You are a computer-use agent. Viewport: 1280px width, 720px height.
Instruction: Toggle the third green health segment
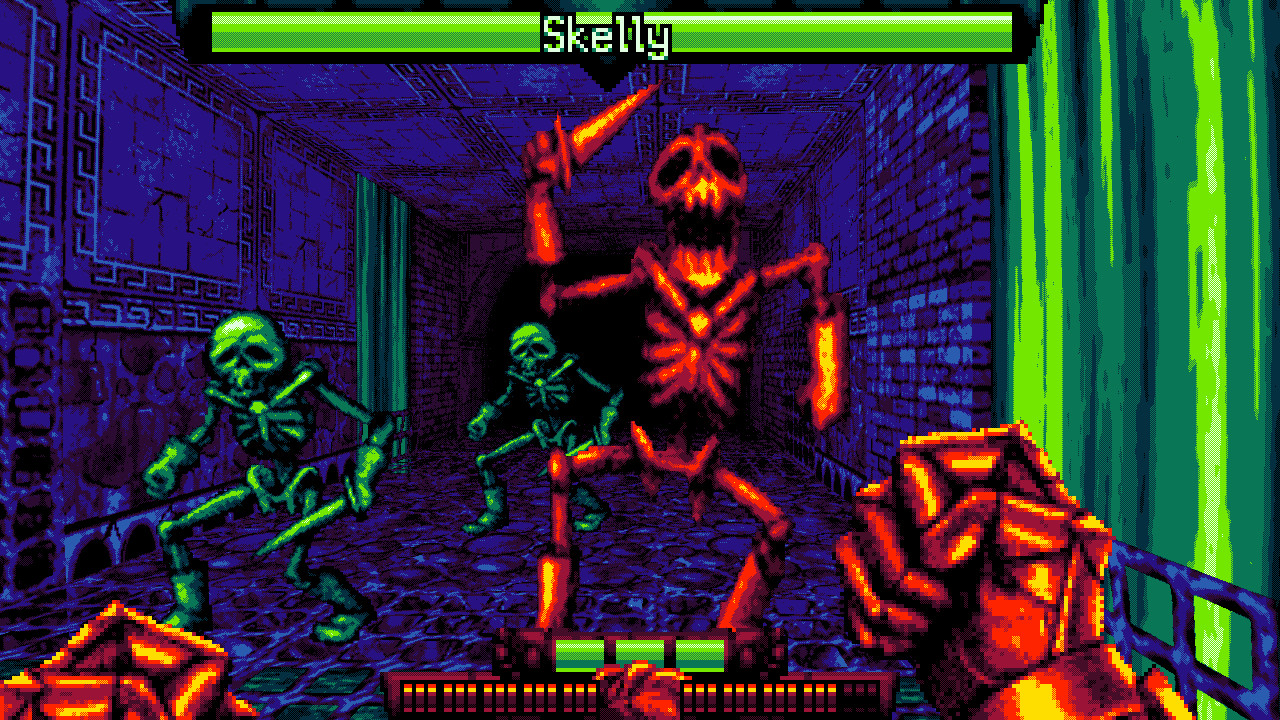pos(698,653)
